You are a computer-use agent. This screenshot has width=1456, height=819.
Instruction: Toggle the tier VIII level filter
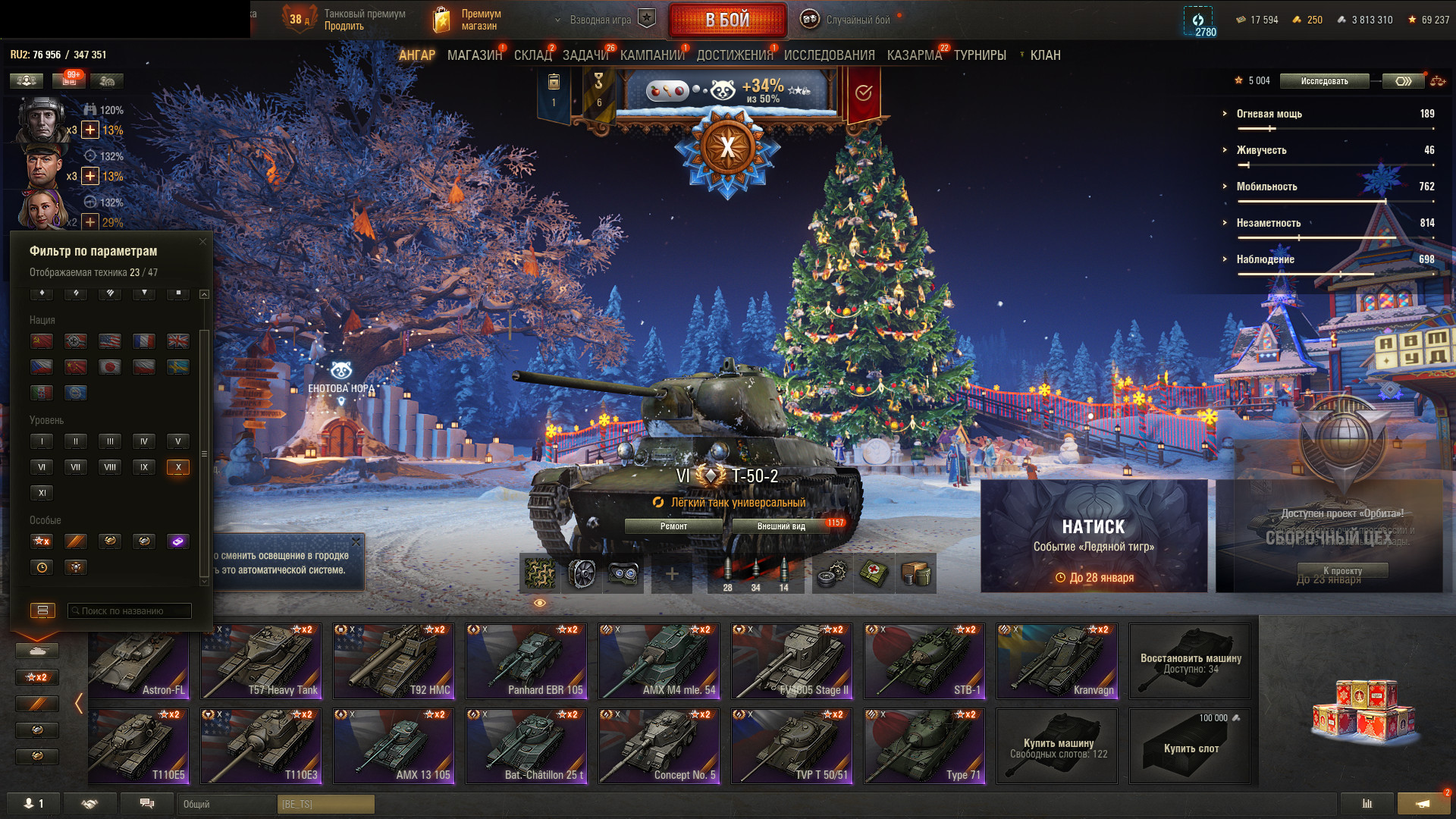tap(110, 467)
